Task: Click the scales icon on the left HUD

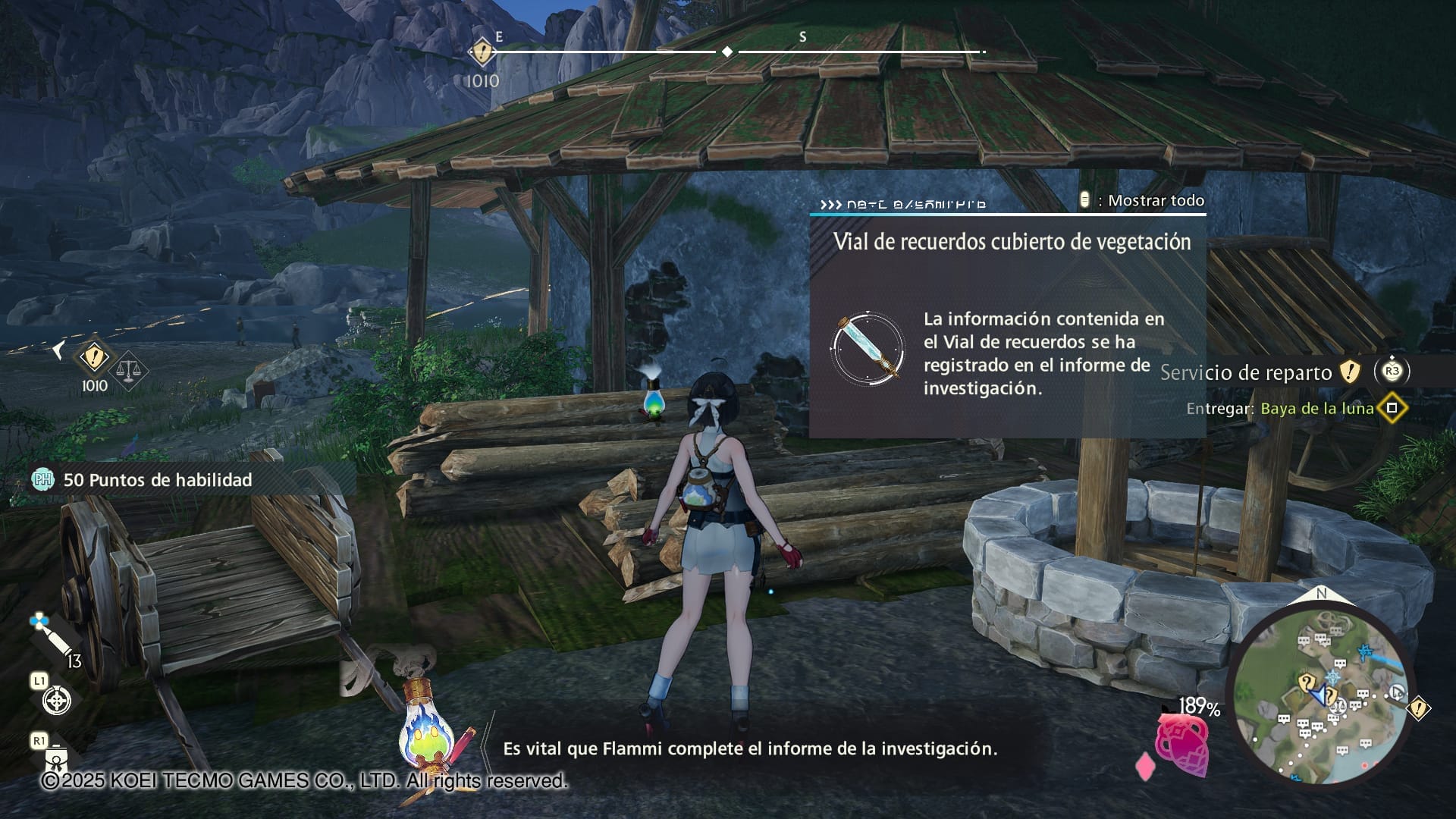Action: (x=130, y=370)
